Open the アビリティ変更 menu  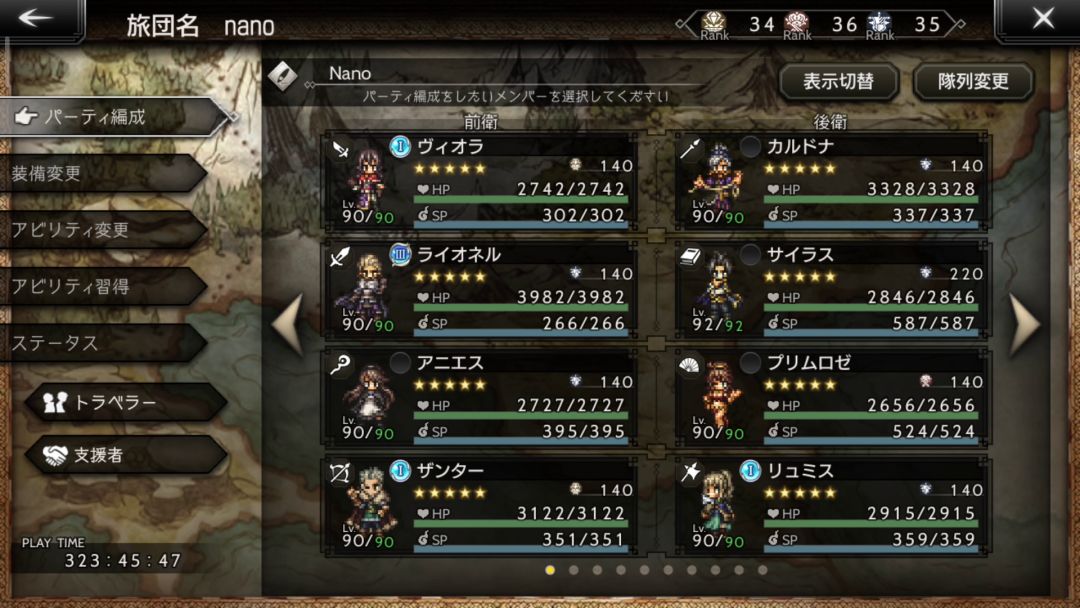[100, 230]
